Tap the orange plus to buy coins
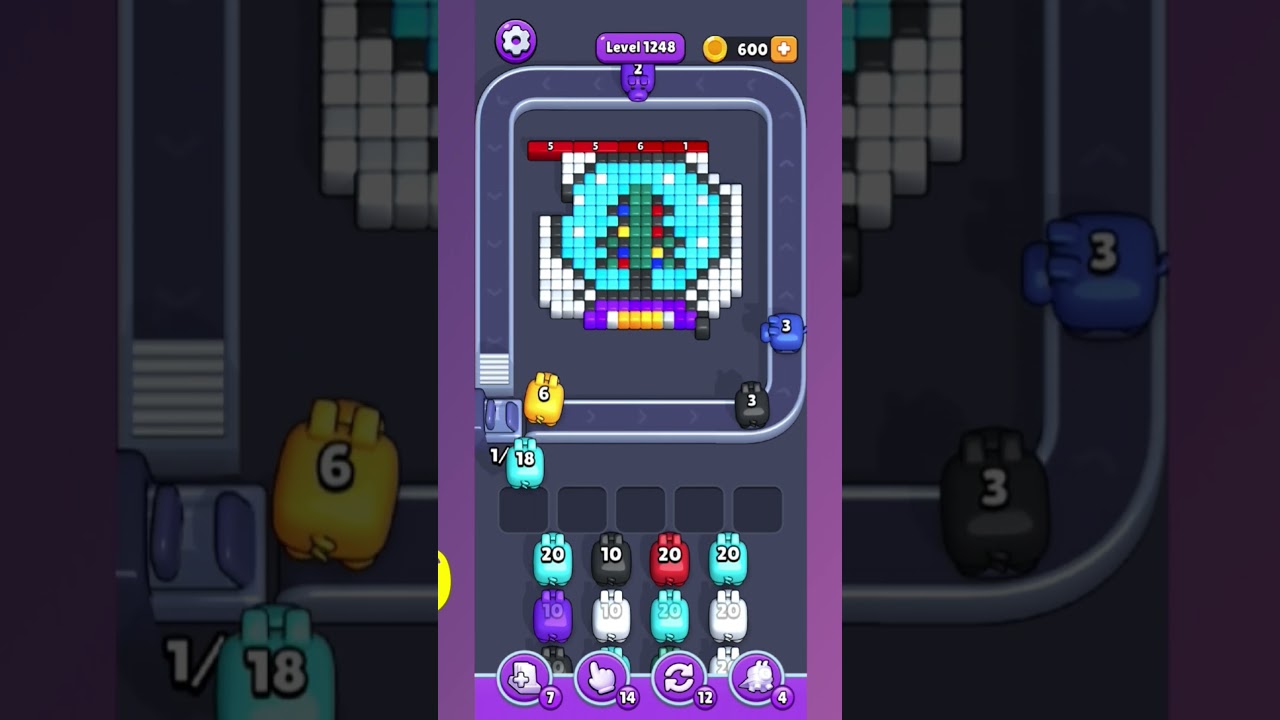 [784, 47]
